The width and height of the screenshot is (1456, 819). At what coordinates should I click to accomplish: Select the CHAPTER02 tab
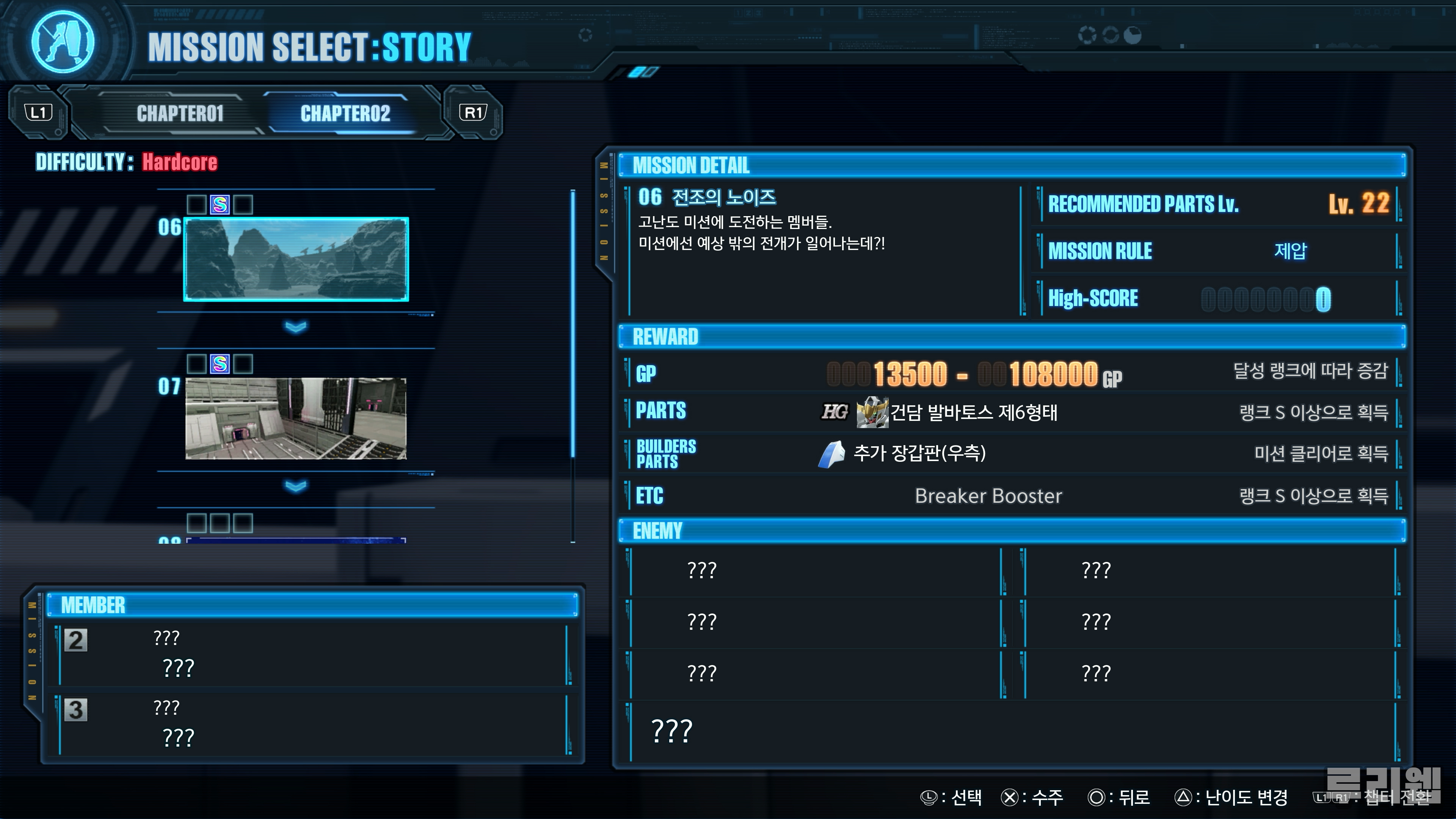[345, 114]
